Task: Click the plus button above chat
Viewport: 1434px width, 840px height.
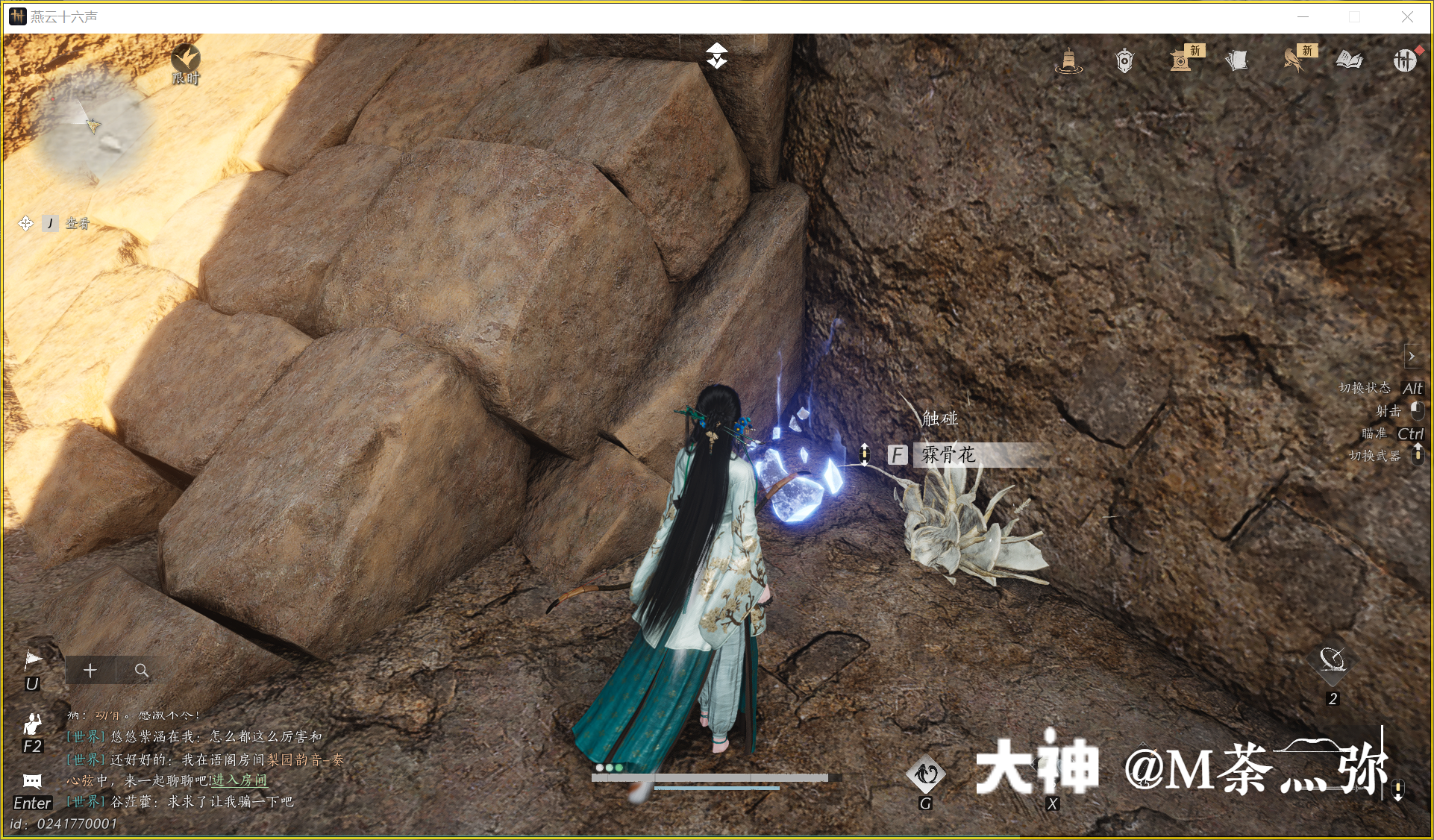Action: 90,671
